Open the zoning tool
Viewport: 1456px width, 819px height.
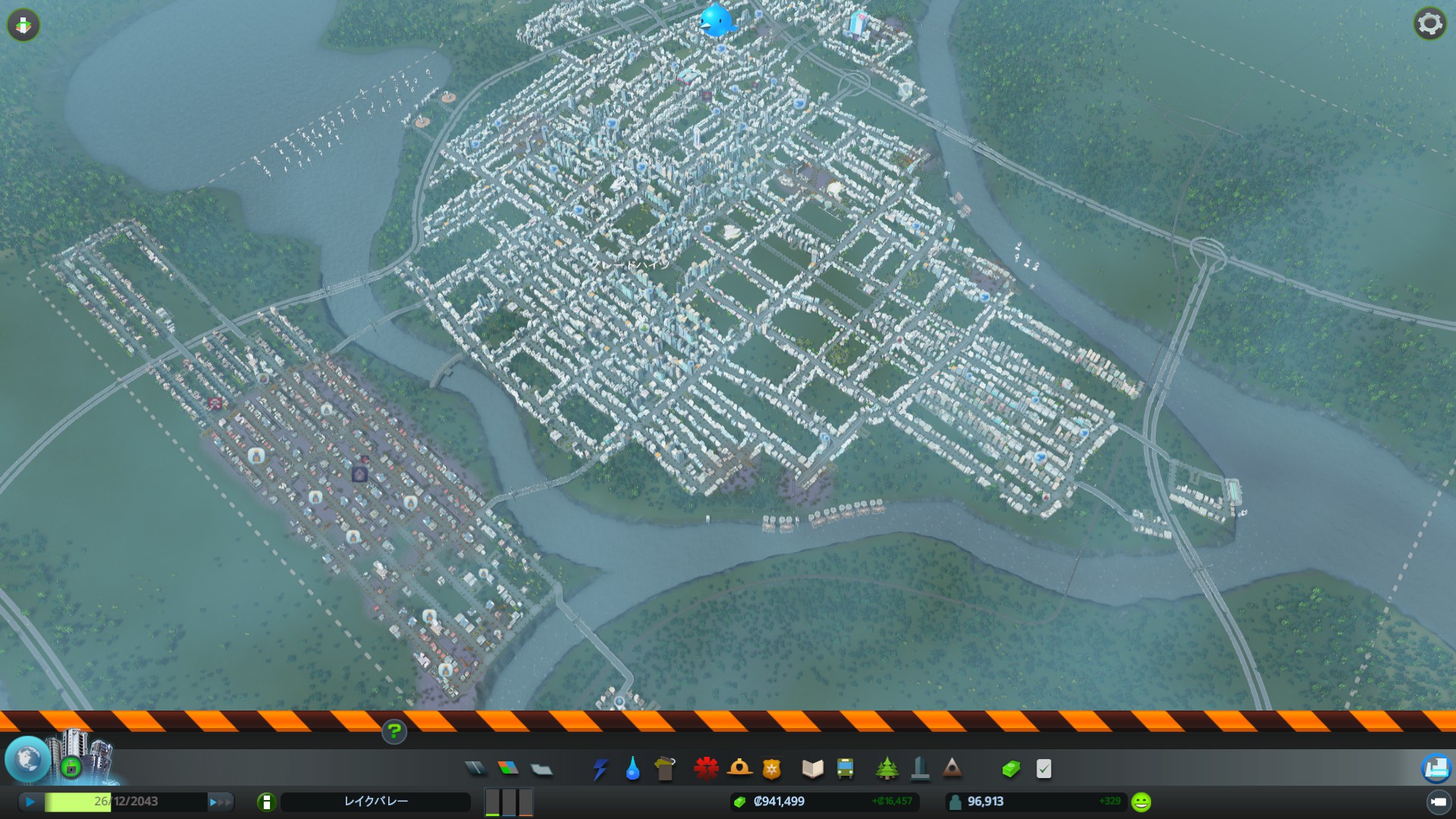(x=508, y=769)
